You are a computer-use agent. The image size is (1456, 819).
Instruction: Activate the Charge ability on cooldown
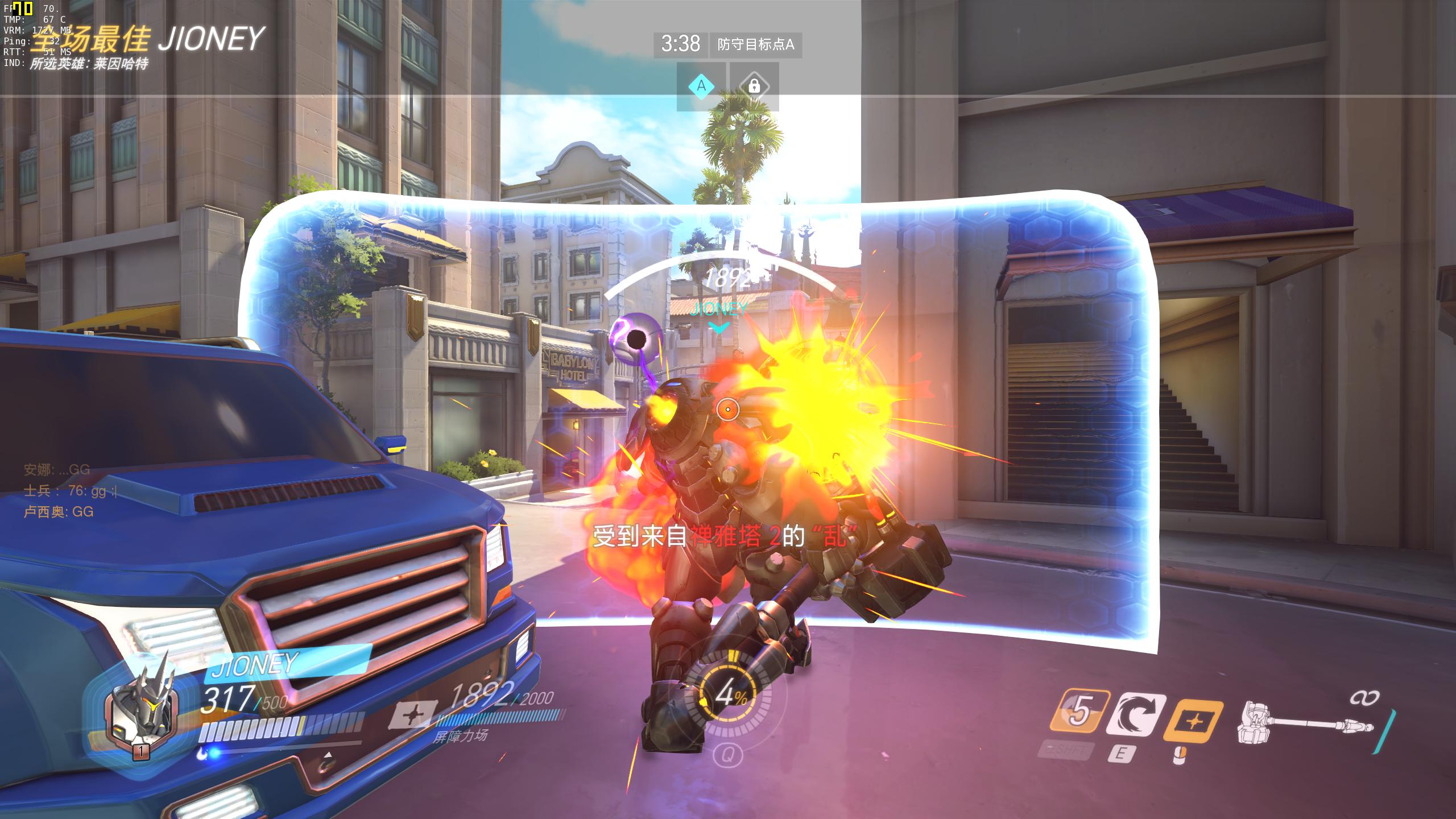tap(1079, 712)
